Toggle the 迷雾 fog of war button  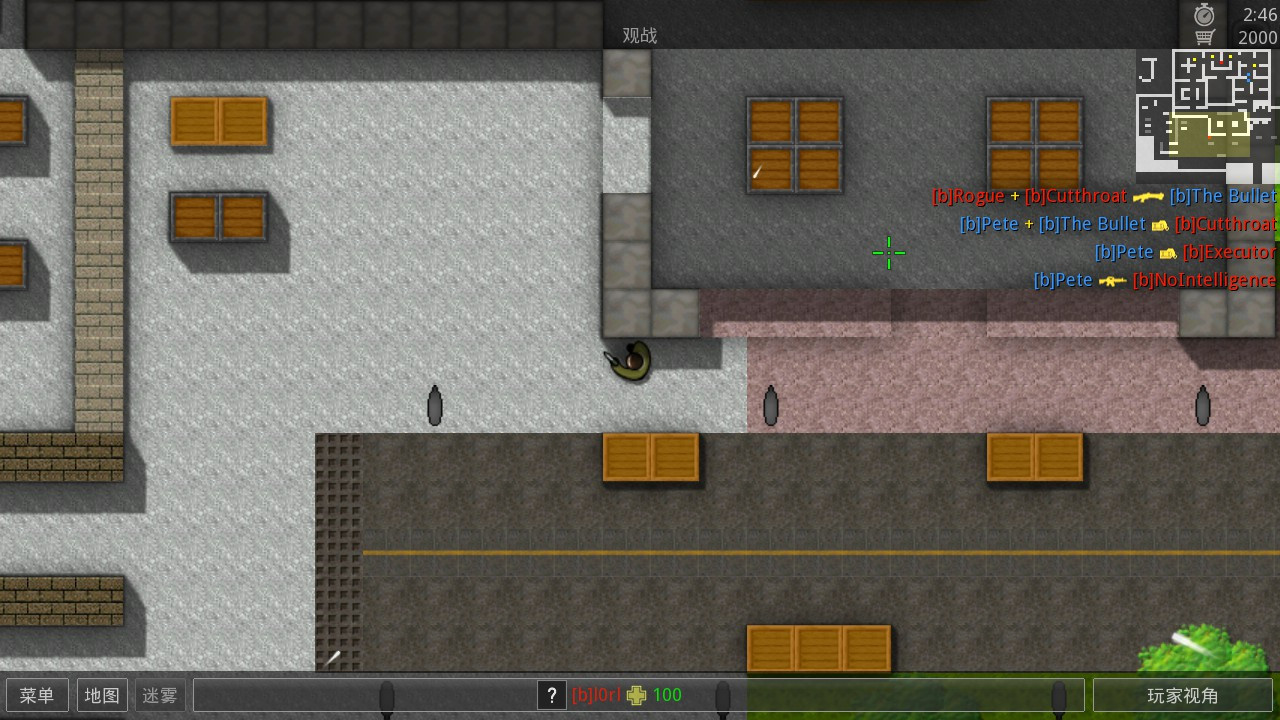point(160,695)
